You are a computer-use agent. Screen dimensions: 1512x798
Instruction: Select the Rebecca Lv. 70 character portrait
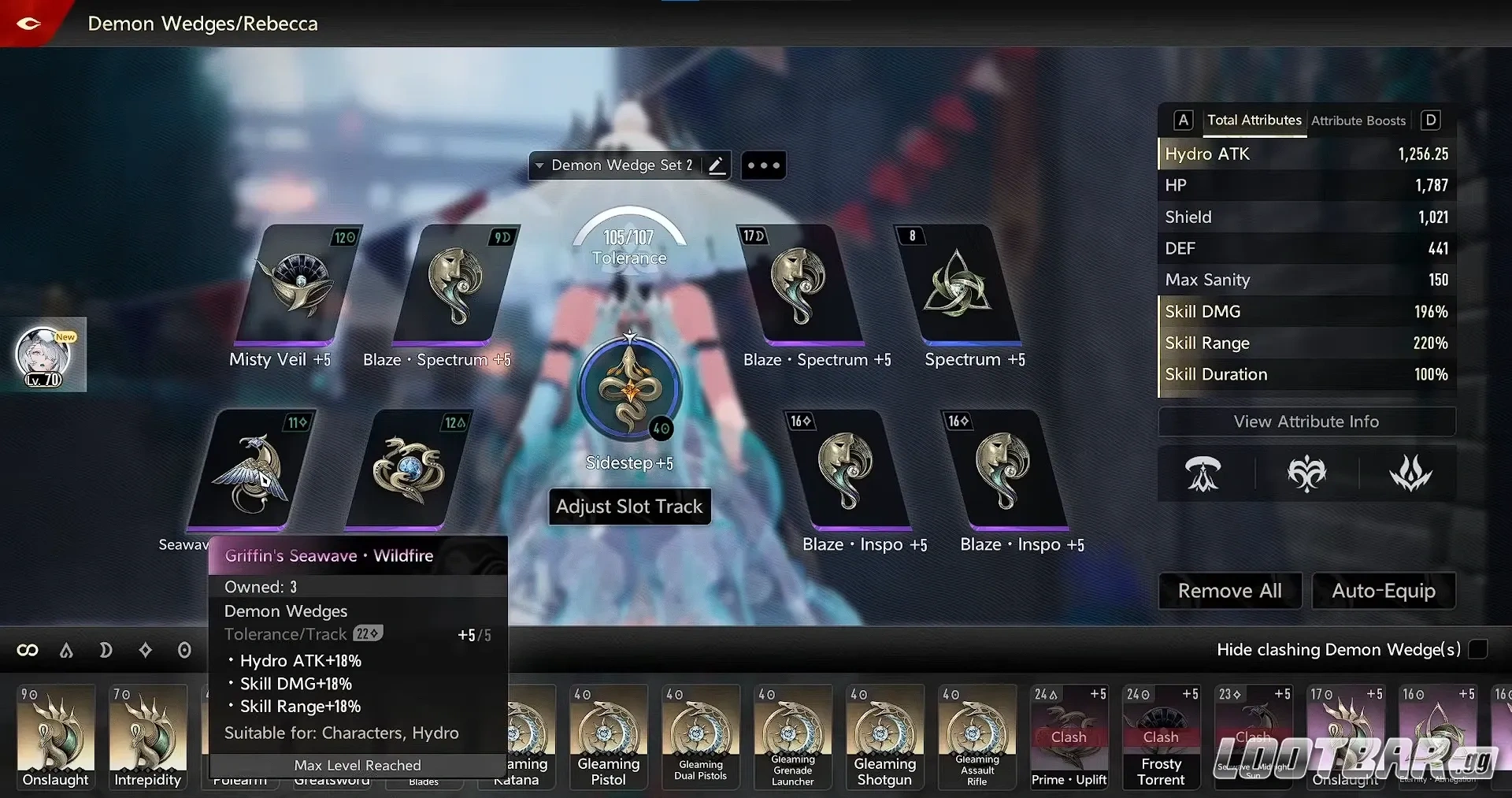click(44, 356)
